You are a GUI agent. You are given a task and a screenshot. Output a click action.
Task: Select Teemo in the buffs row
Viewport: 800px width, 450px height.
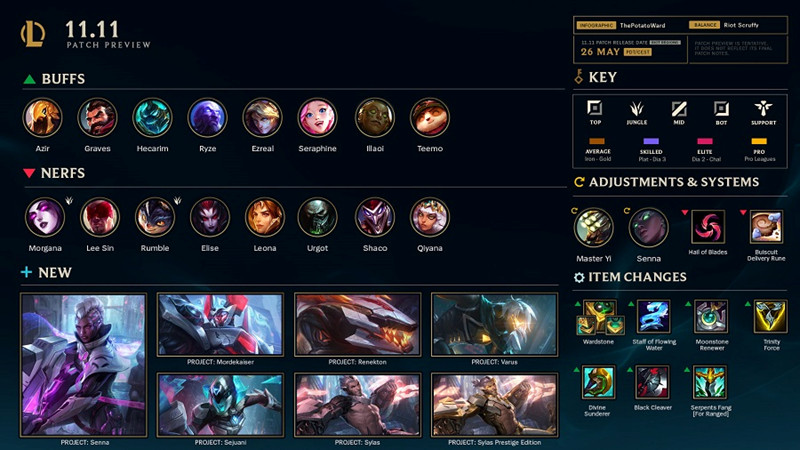click(x=429, y=118)
